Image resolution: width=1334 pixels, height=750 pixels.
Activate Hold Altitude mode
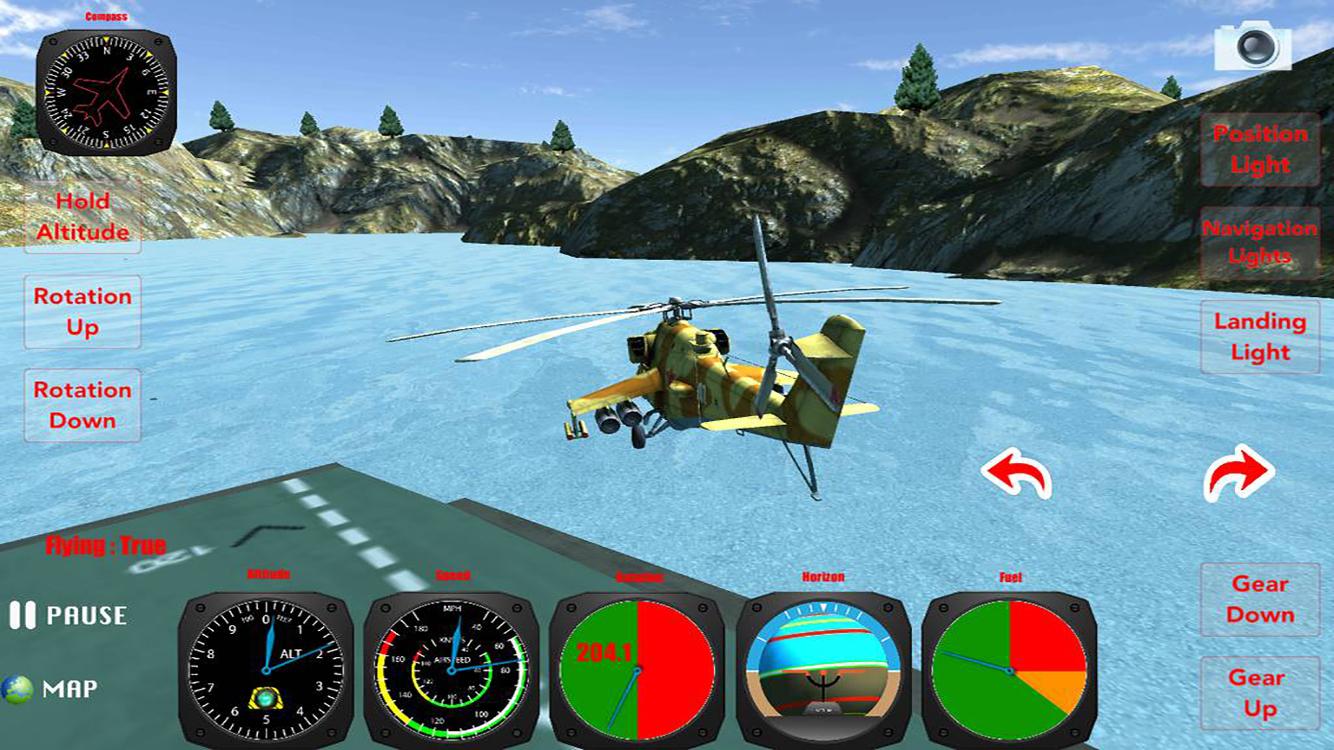click(x=81, y=216)
